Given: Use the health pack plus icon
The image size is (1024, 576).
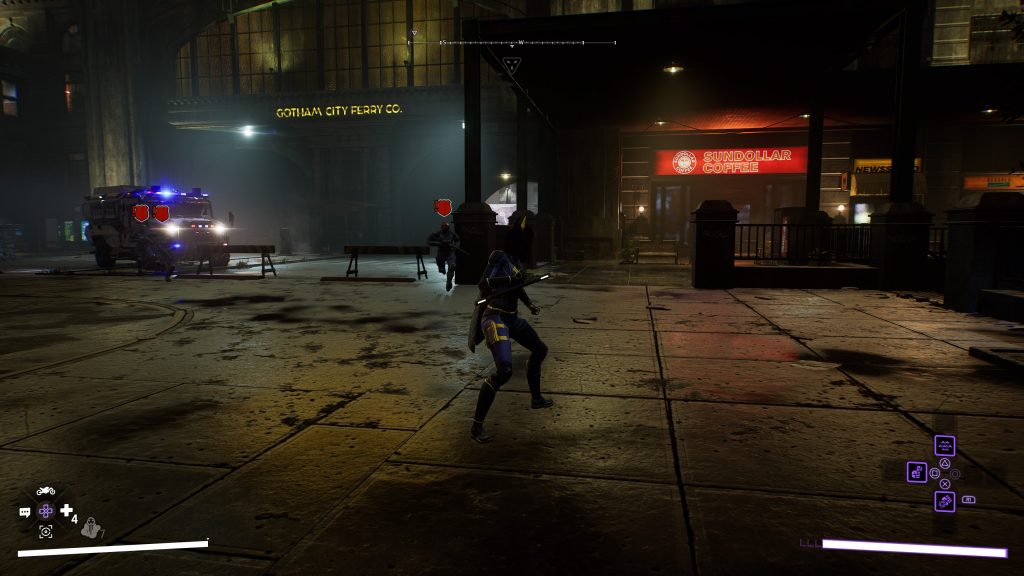Looking at the screenshot, I should [67, 511].
